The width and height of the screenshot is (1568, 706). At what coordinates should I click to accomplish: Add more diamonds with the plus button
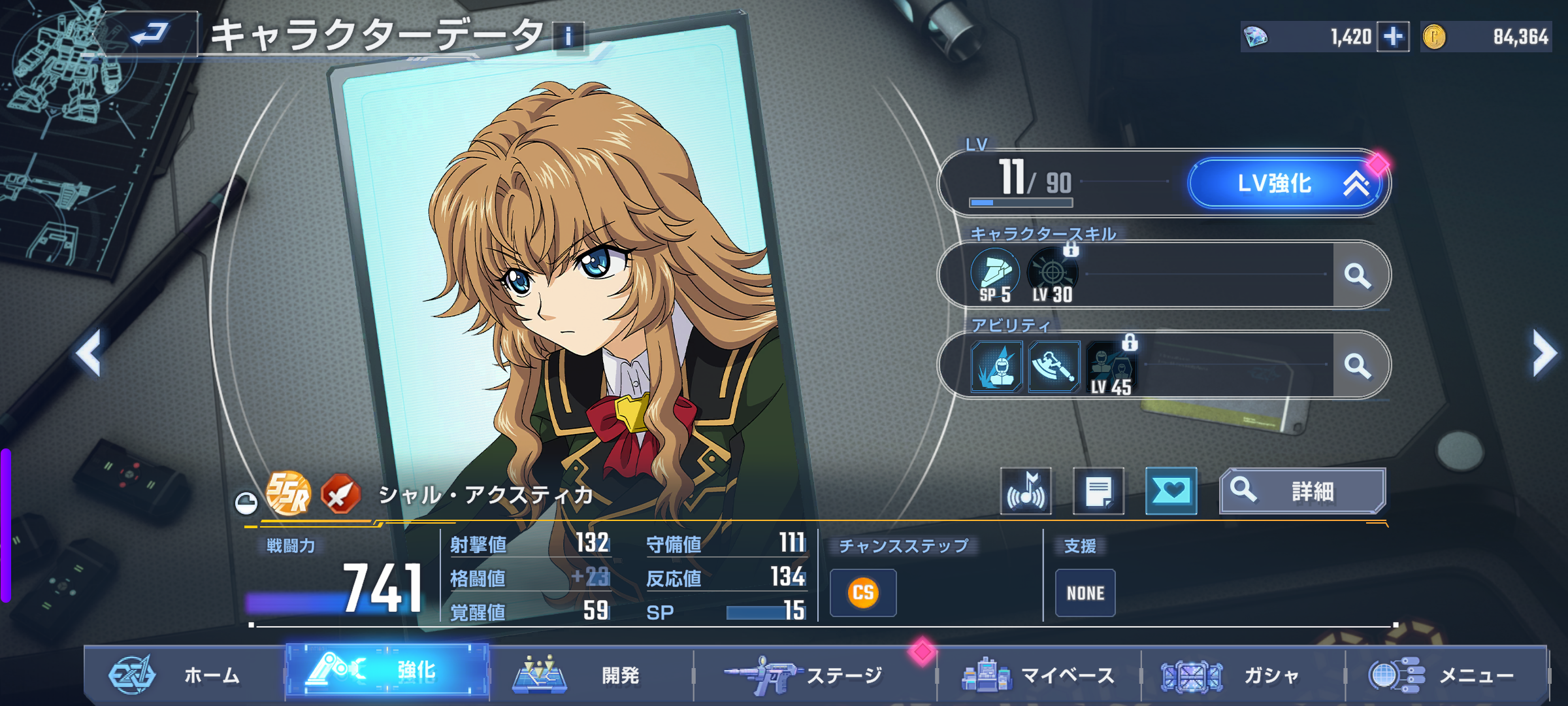tap(1392, 37)
